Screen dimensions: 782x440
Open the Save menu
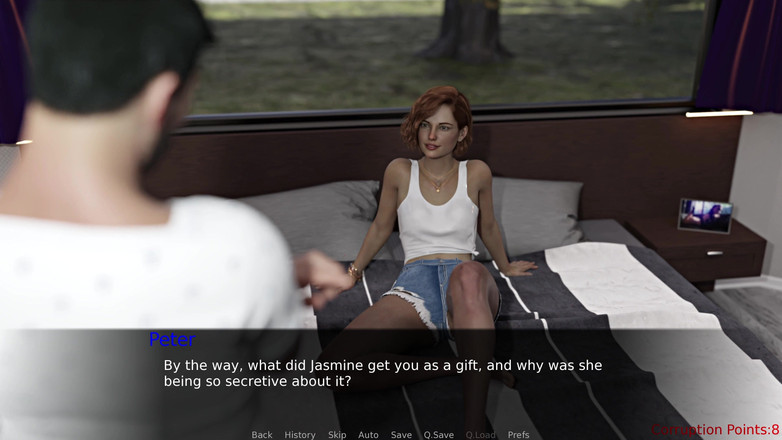click(x=401, y=435)
